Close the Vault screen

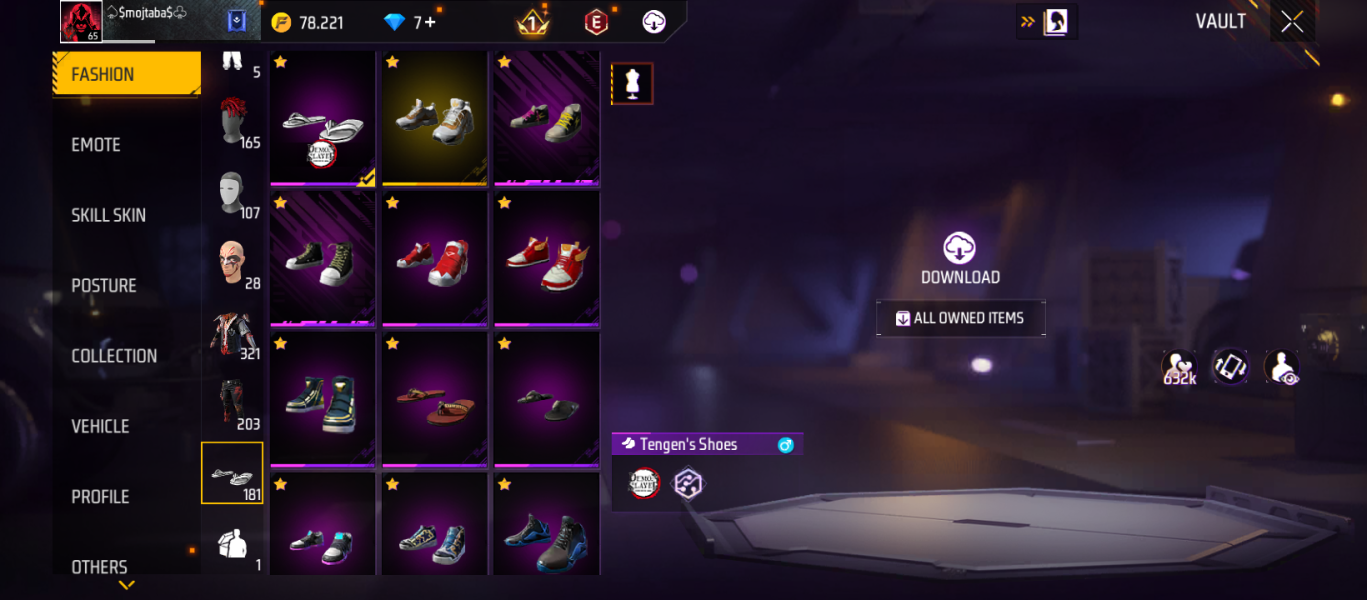click(1292, 22)
